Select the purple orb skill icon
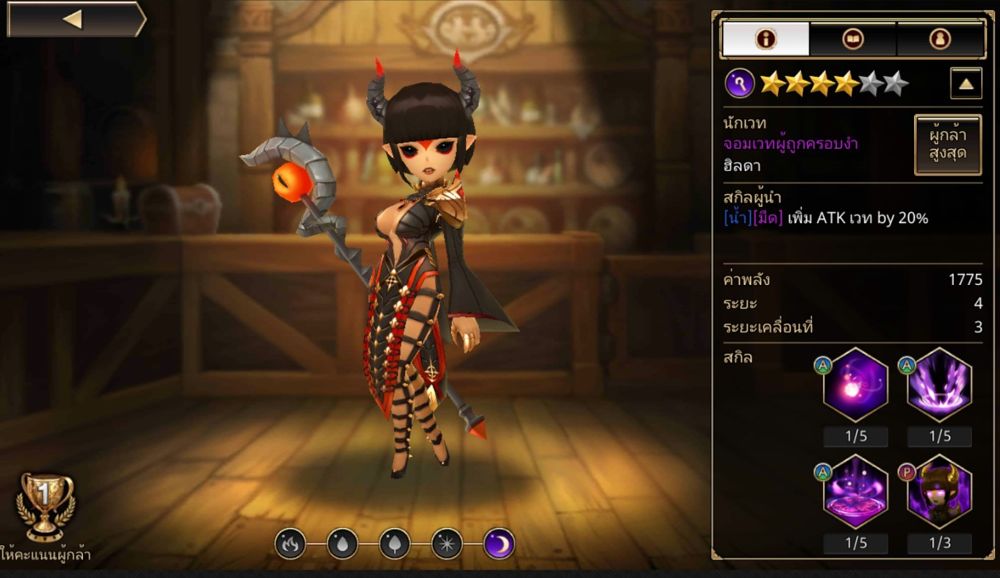Viewport: 1000px width, 578px height. [855, 385]
